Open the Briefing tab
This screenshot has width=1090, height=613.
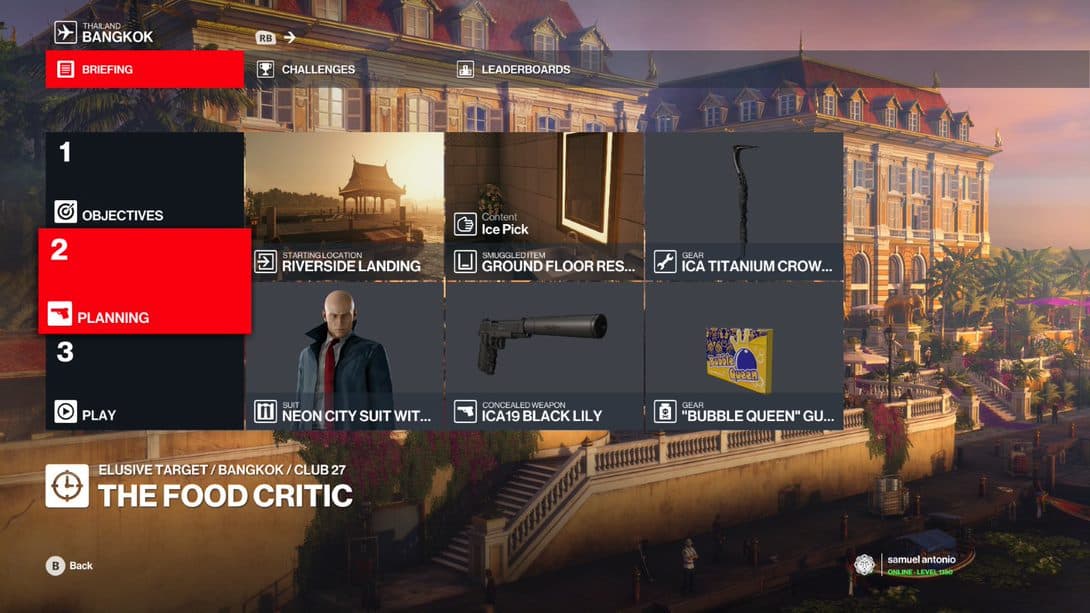[x=144, y=70]
